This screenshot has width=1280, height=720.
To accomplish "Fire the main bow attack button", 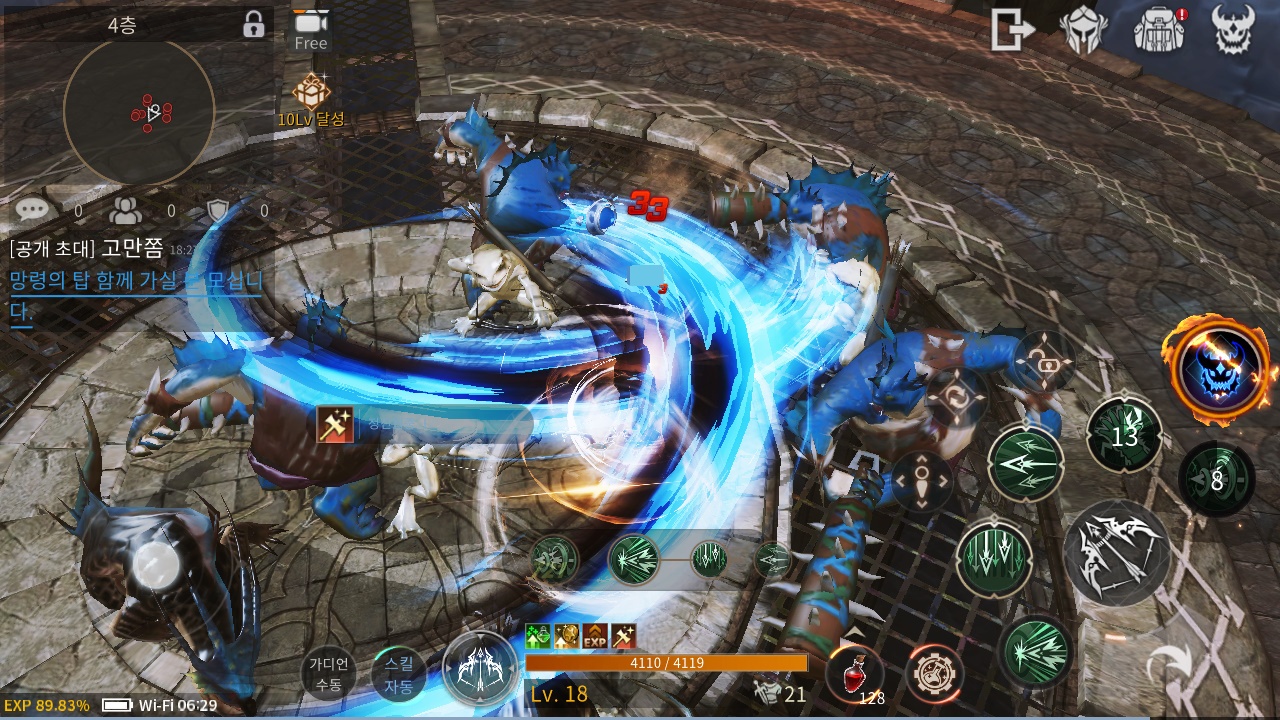I will click(x=1116, y=551).
